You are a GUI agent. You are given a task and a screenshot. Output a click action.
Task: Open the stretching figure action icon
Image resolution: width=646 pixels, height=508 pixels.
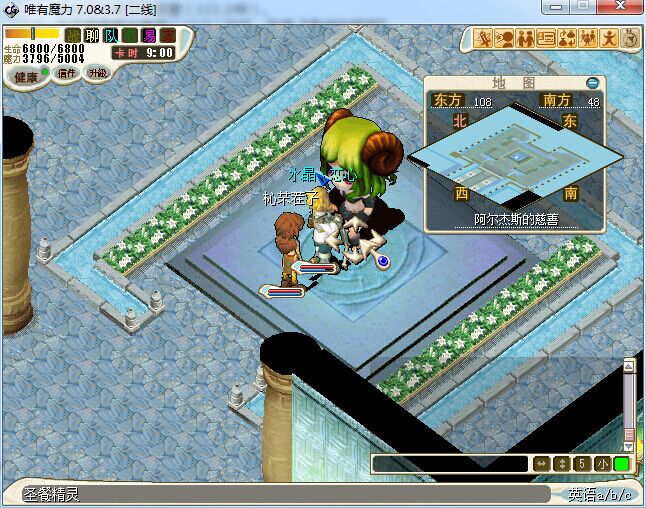coord(609,39)
